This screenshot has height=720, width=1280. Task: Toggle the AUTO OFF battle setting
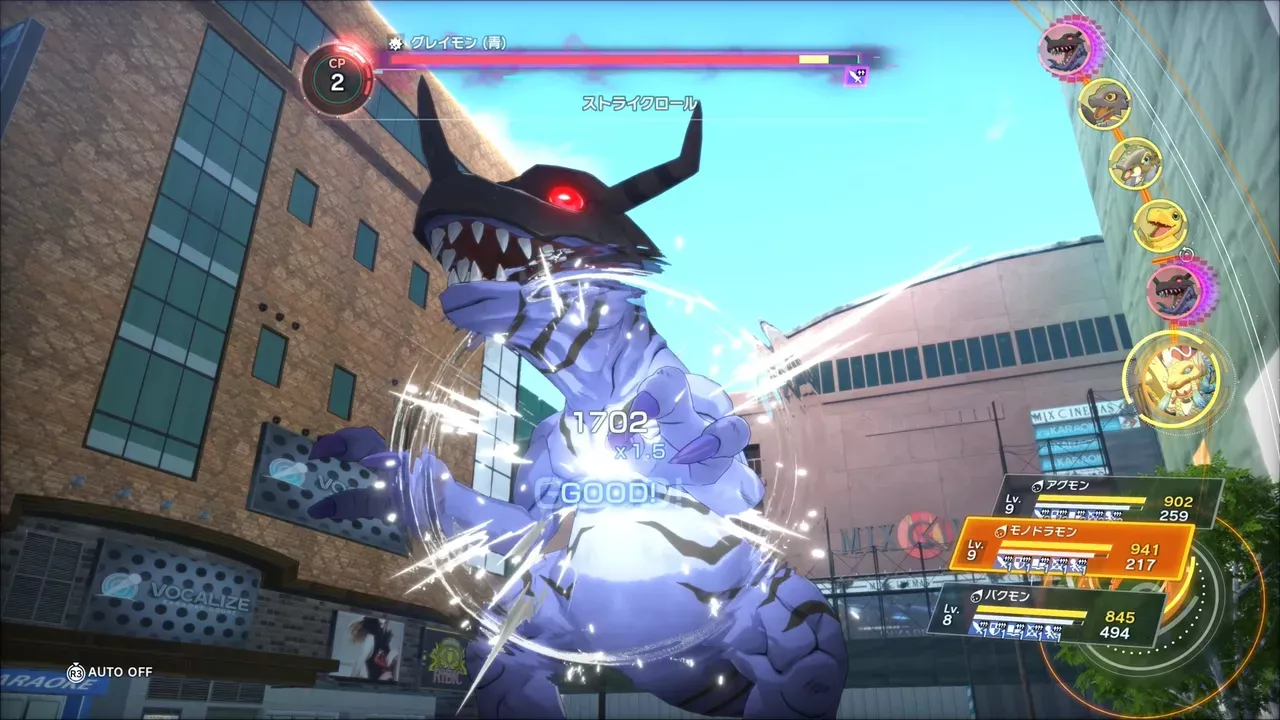point(110,672)
